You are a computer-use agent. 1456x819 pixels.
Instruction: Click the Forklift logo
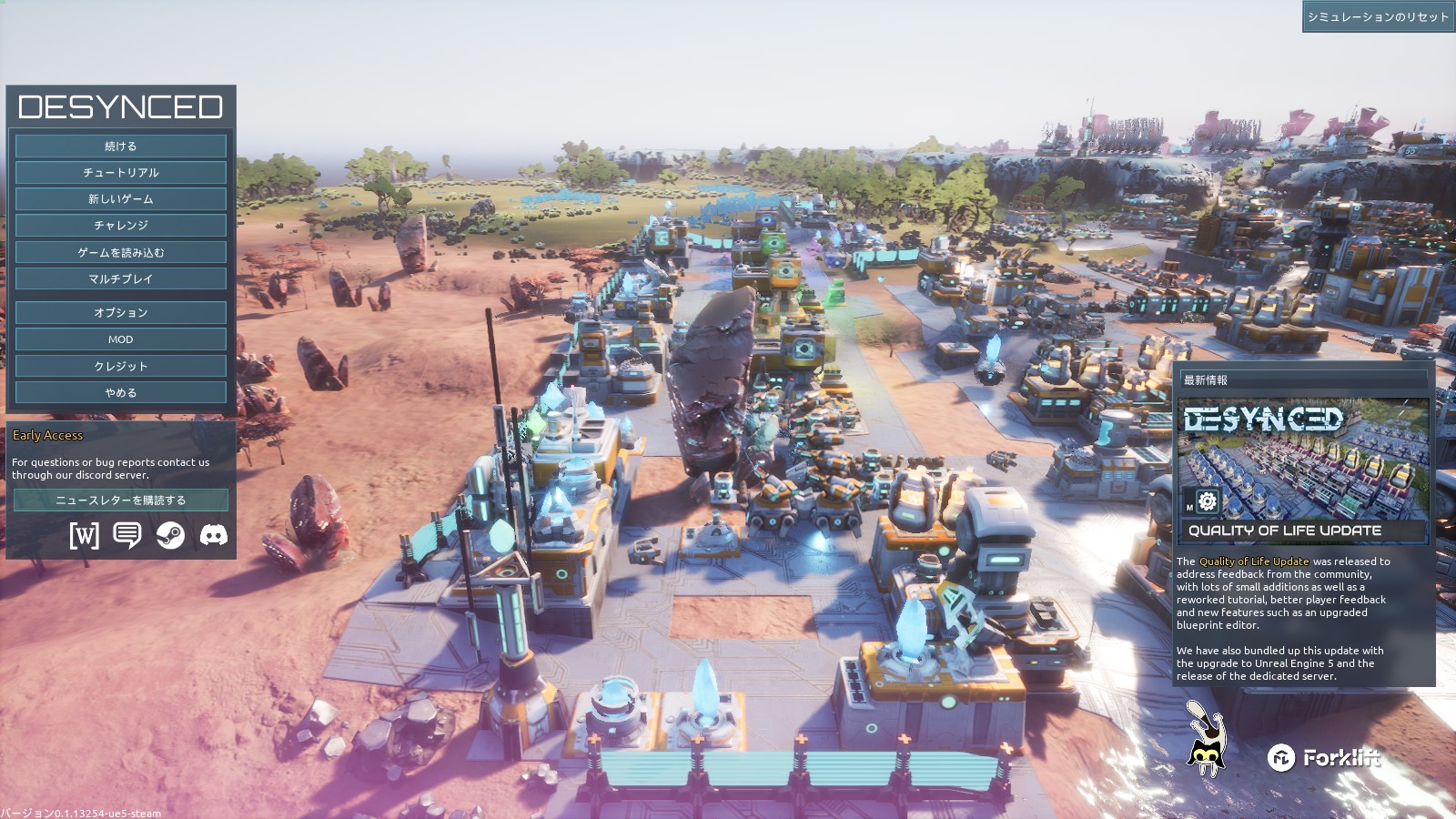point(1324,757)
